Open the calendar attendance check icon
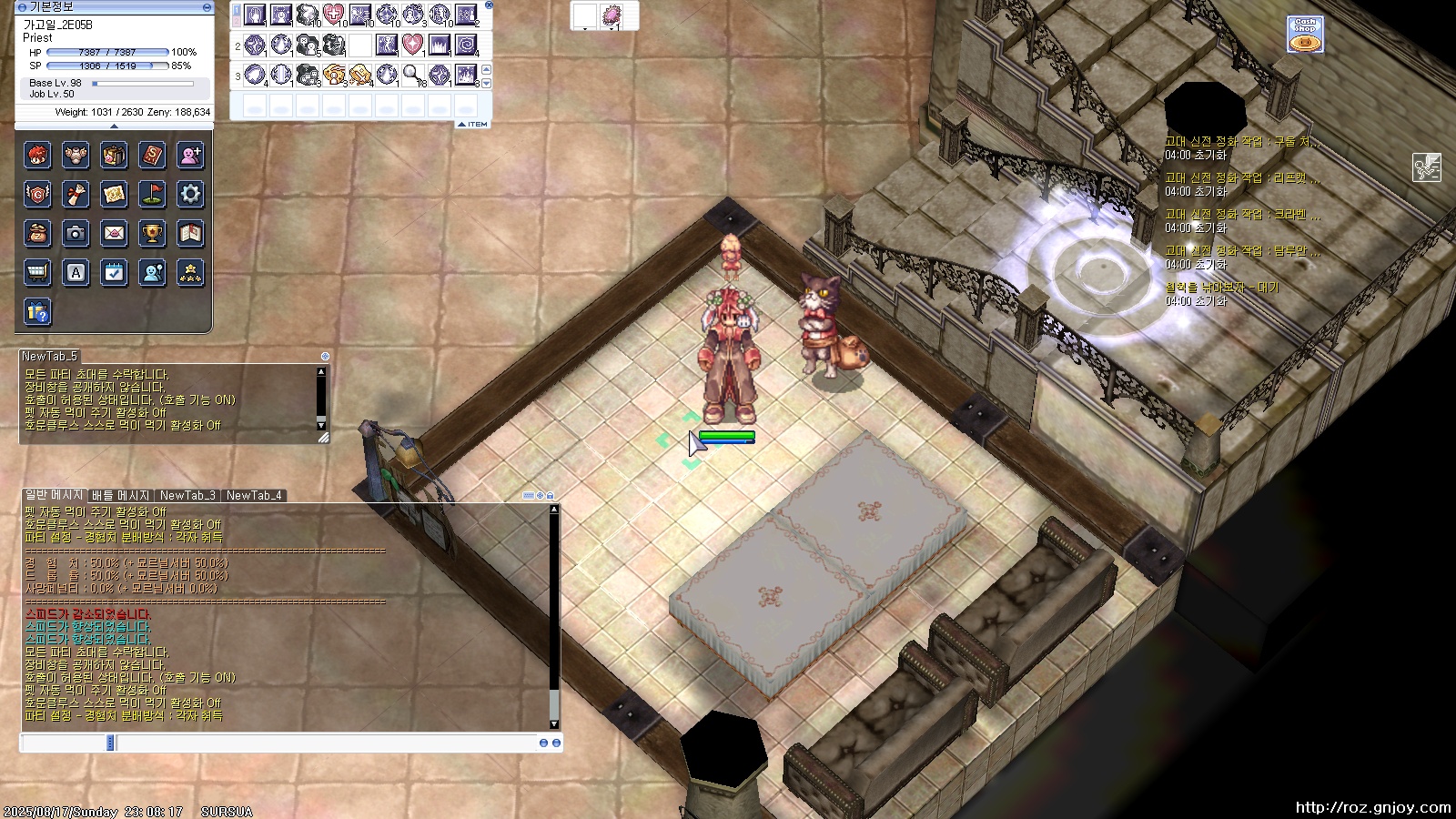The height and width of the screenshot is (819, 1456). [114, 272]
